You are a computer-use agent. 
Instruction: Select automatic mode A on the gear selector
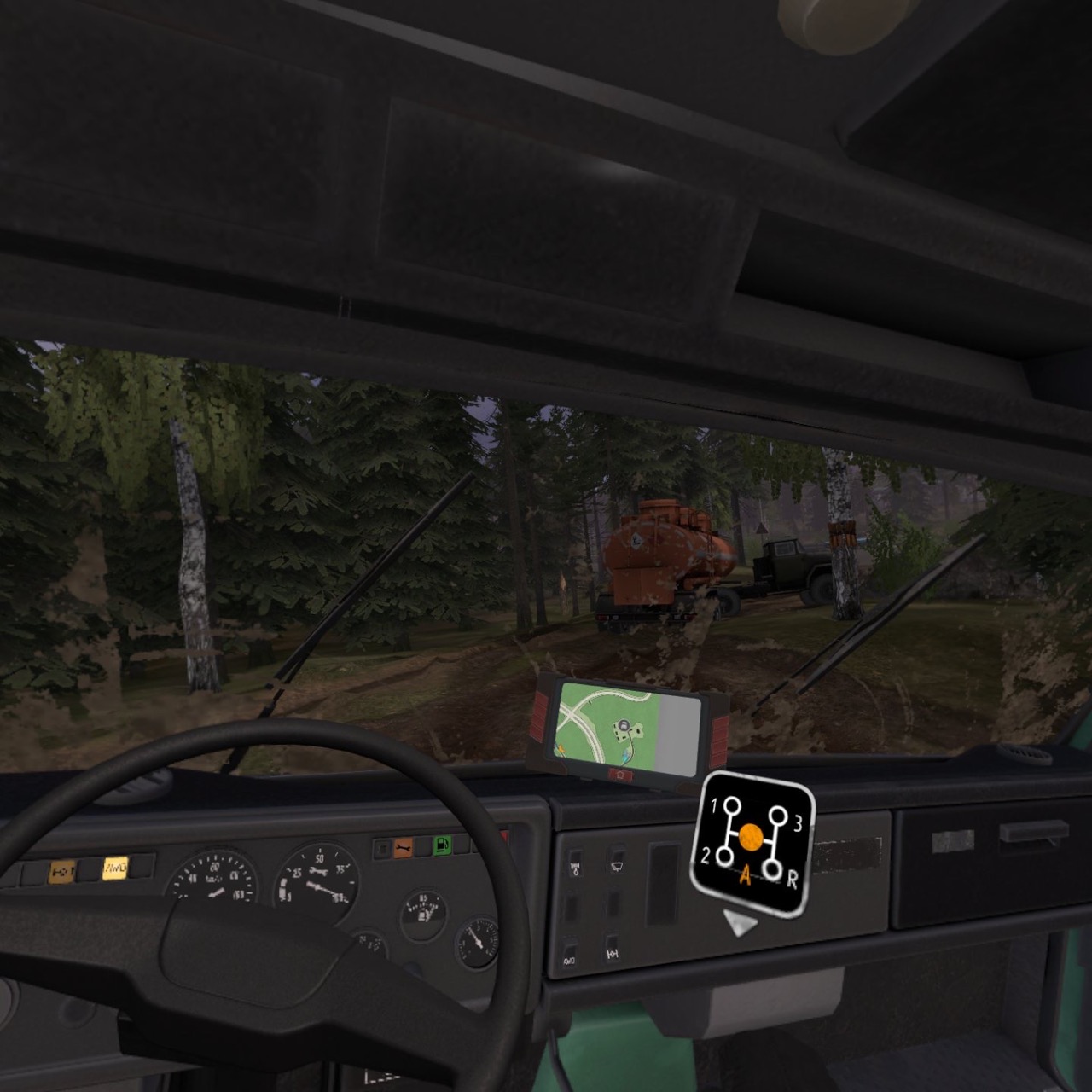(746, 875)
